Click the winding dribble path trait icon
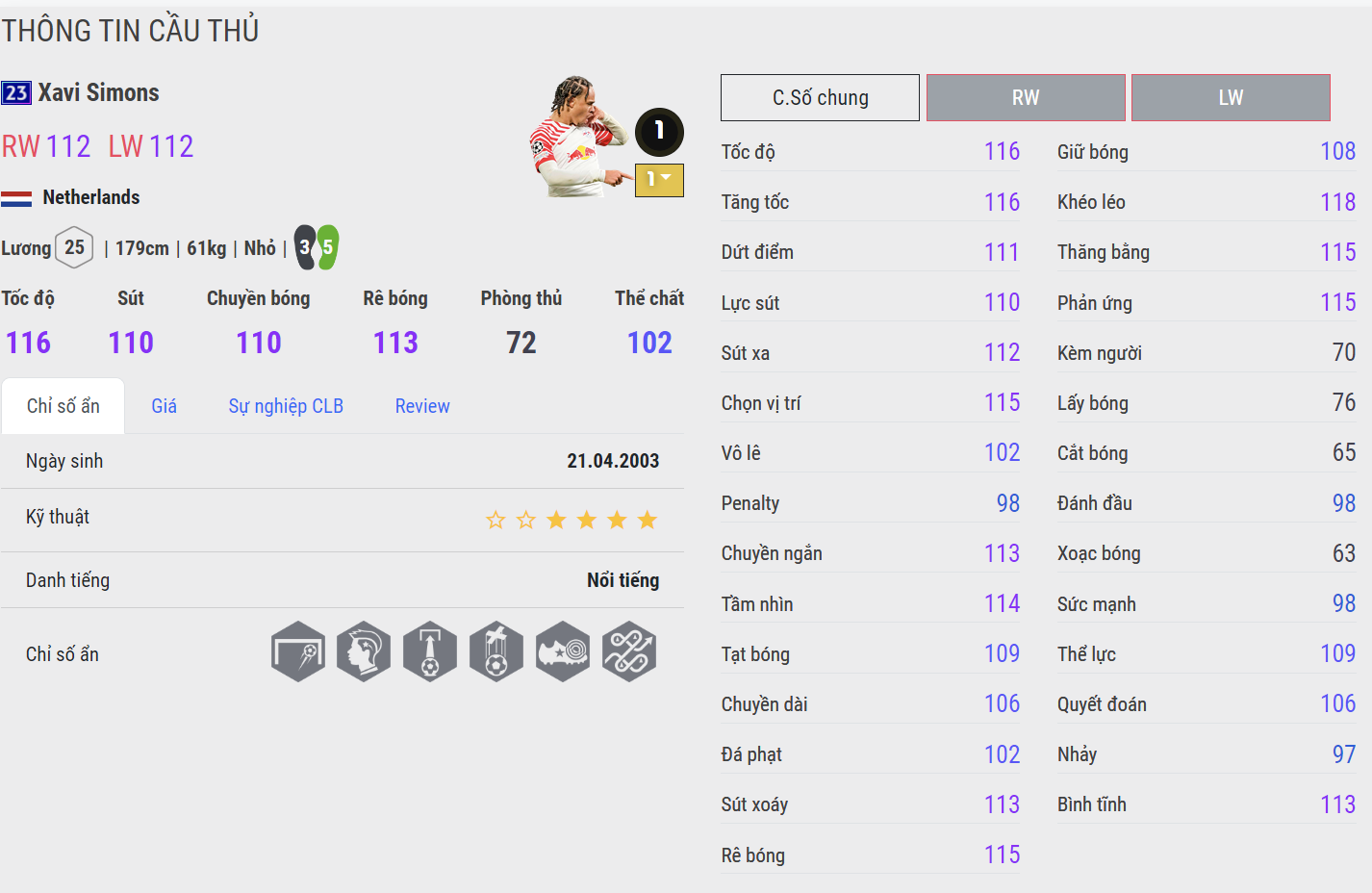Viewport: 1372px width, 893px height. (x=629, y=651)
